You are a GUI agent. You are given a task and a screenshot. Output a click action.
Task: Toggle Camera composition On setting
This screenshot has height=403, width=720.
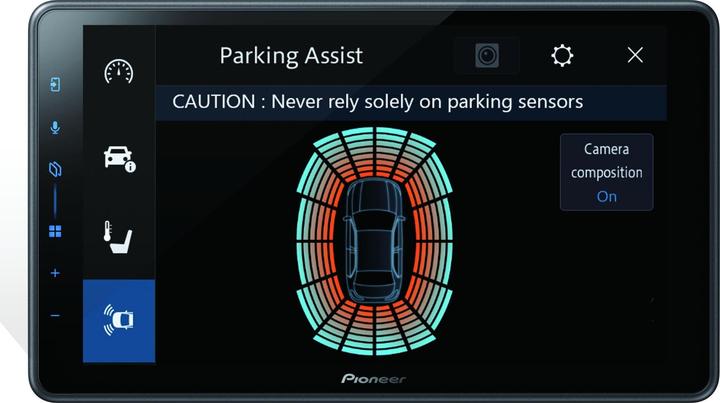pos(606,172)
